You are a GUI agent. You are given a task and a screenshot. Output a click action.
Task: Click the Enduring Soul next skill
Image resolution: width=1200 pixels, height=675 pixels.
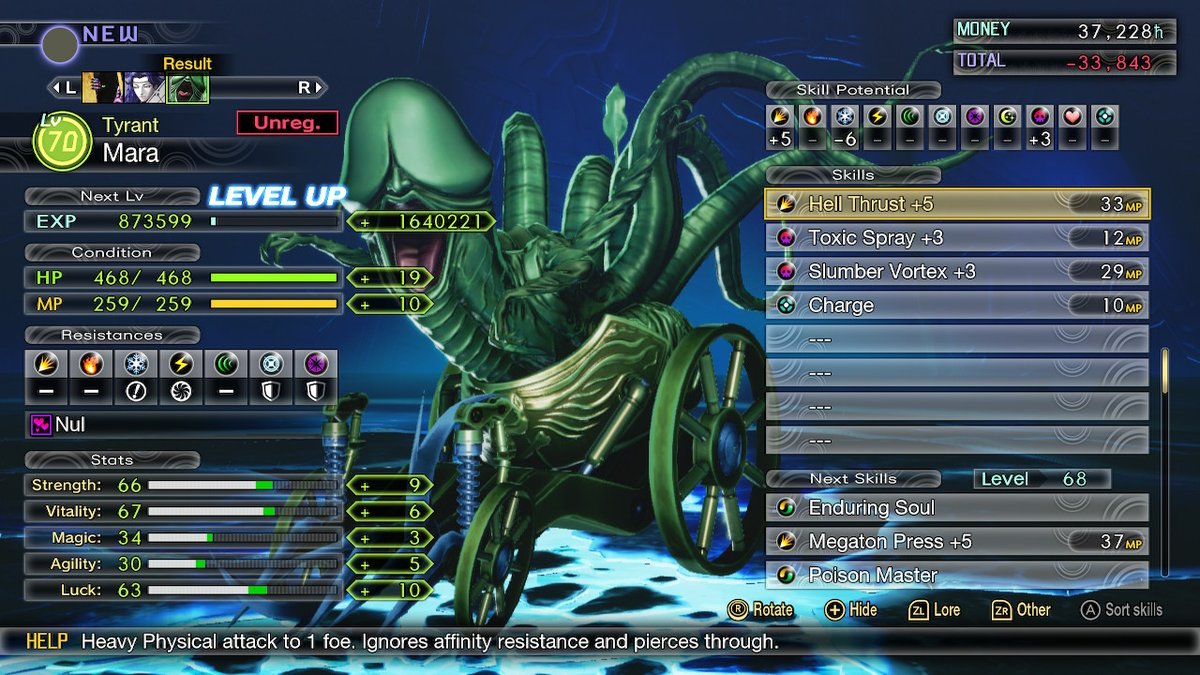click(957, 508)
